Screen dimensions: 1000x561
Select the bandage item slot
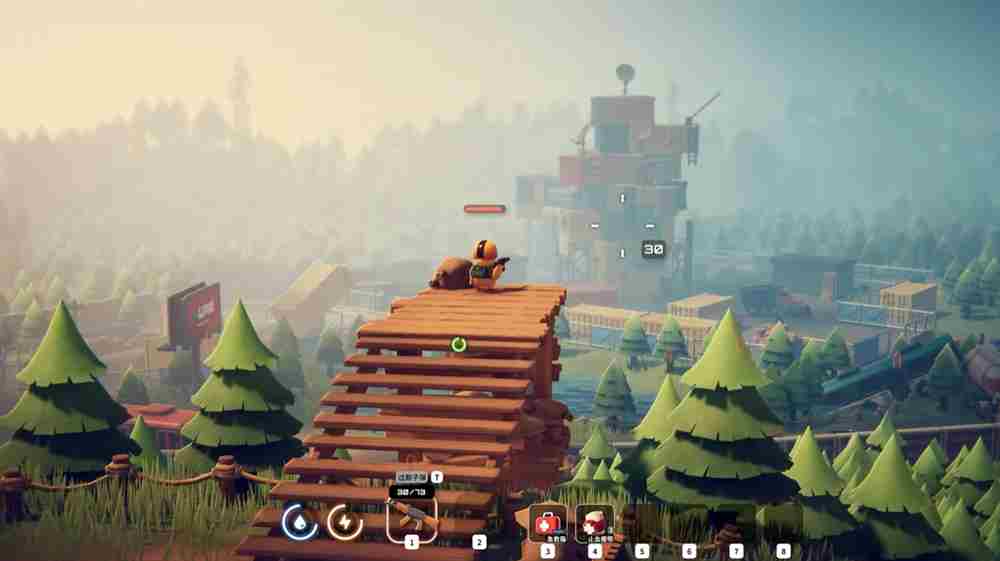(595, 522)
